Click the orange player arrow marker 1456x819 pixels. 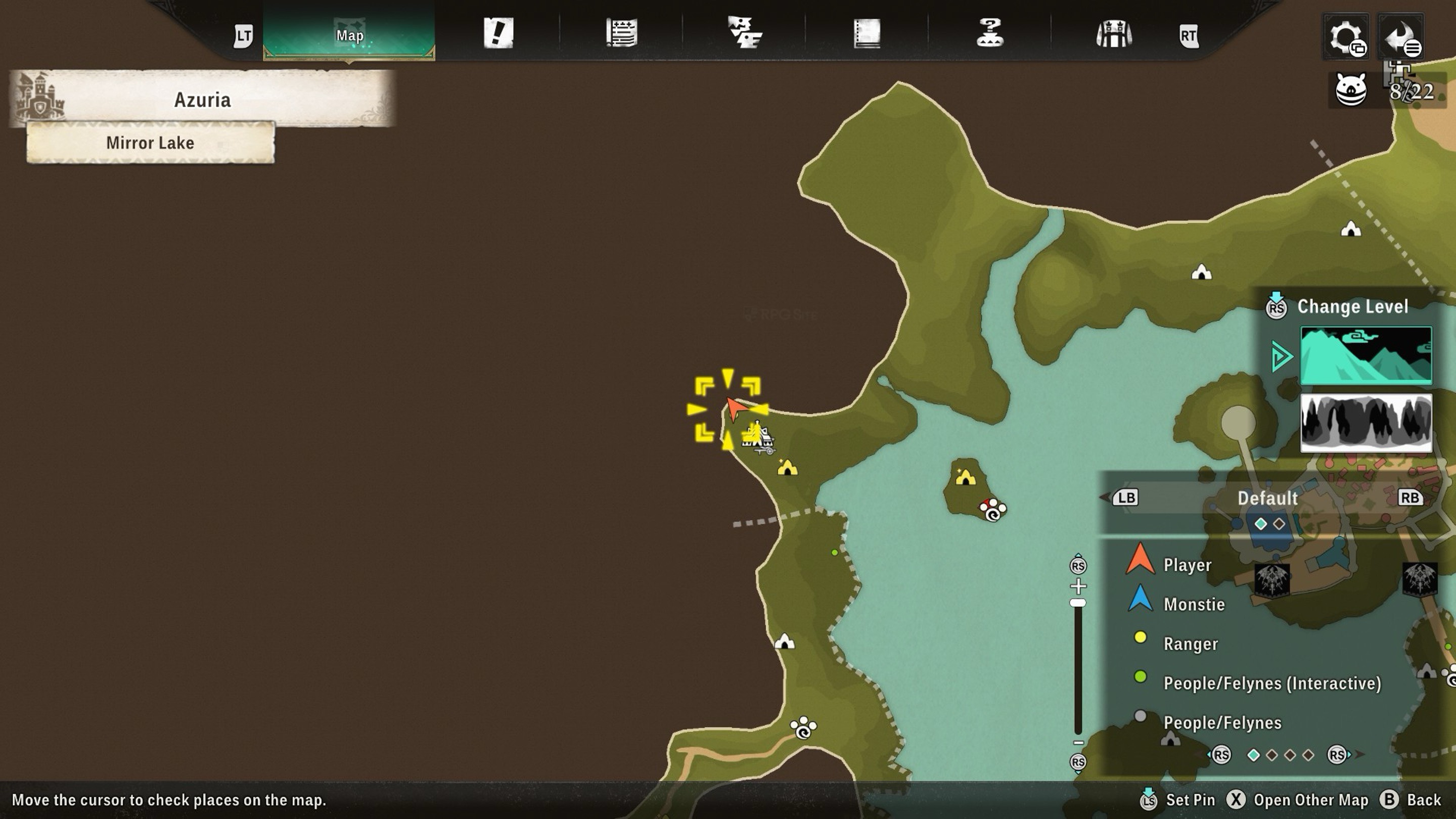pyautogui.click(x=734, y=408)
